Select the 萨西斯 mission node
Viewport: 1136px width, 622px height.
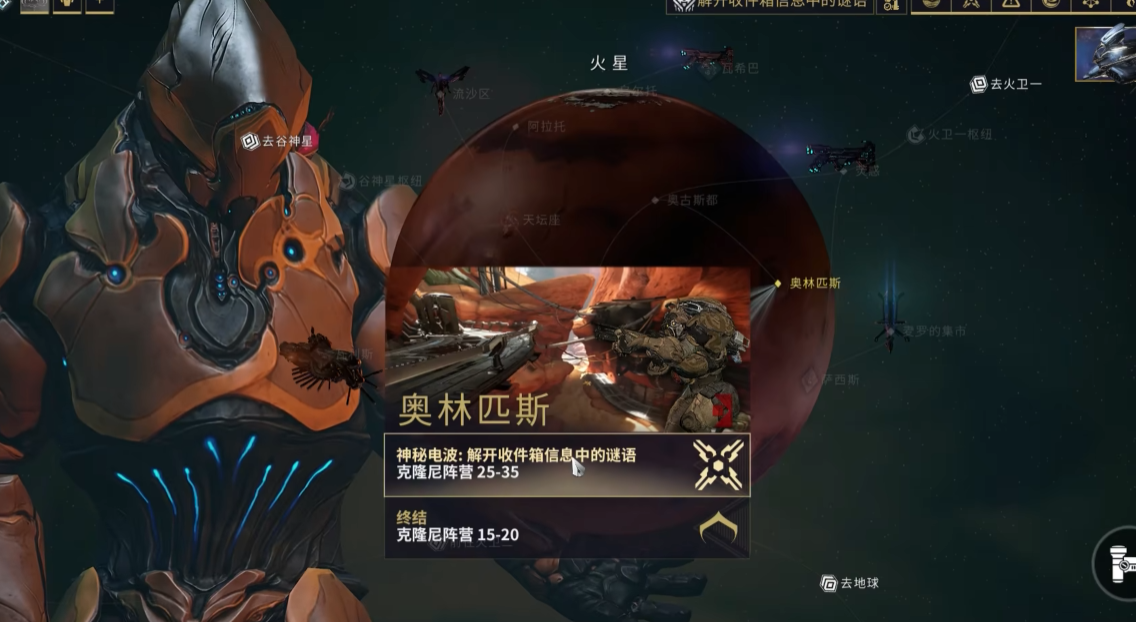click(x=809, y=380)
